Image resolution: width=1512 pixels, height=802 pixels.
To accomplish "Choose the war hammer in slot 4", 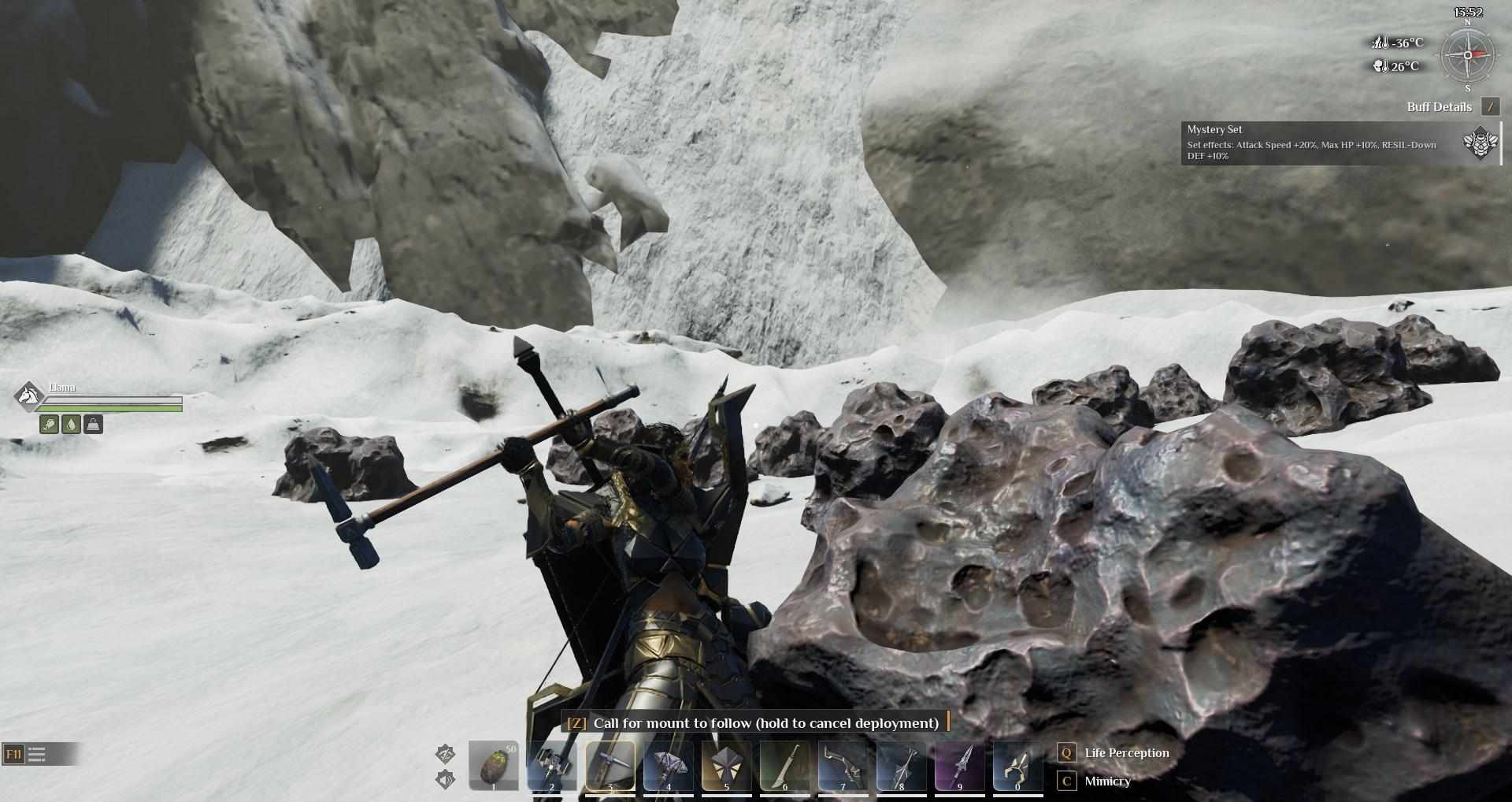I will click(668, 765).
